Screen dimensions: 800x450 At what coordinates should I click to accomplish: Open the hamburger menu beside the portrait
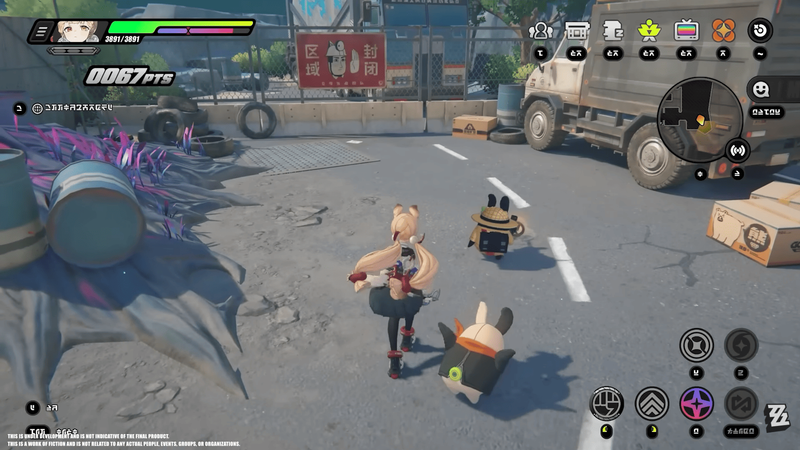(x=40, y=32)
